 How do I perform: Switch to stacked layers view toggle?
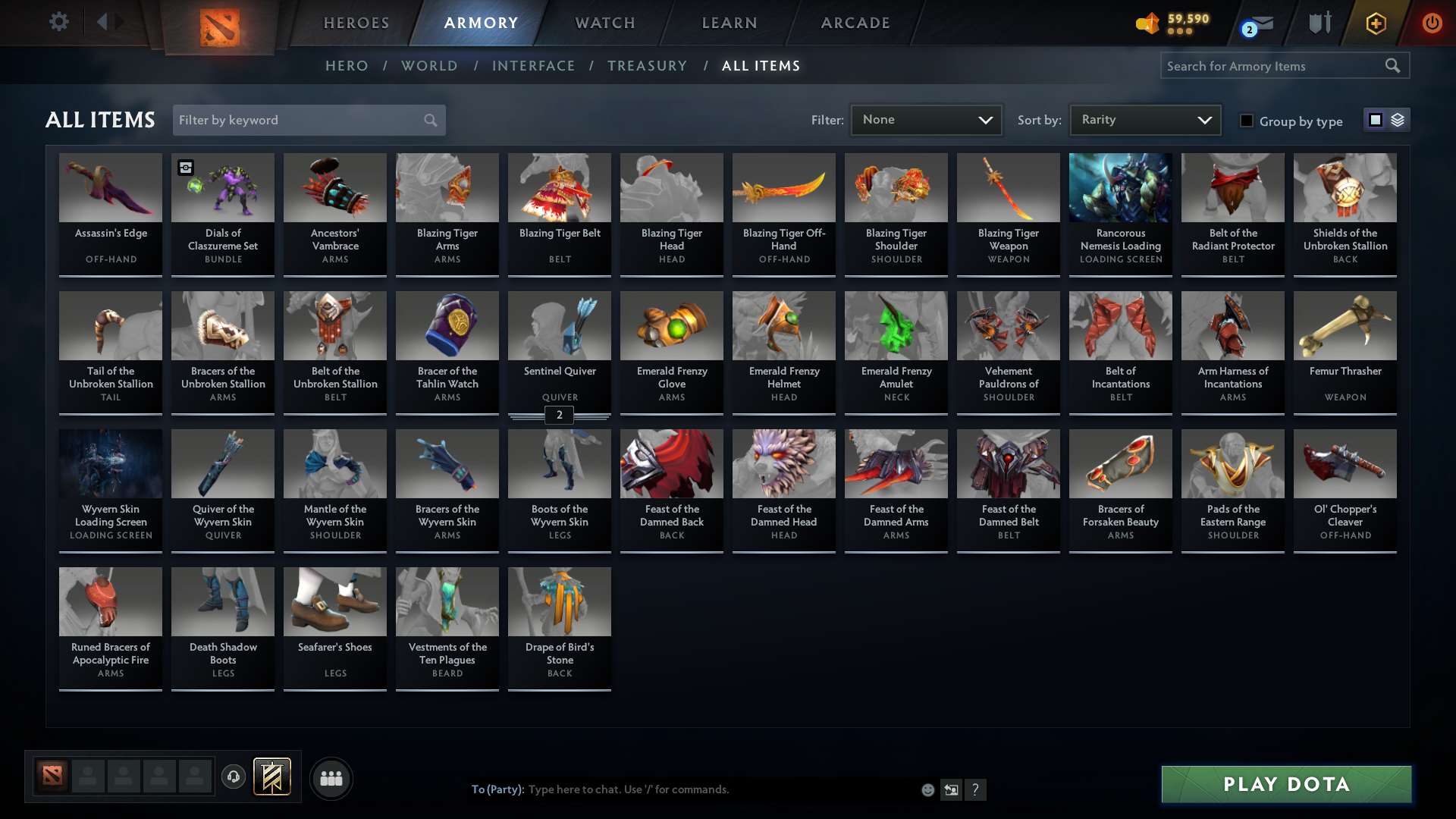click(x=1398, y=120)
